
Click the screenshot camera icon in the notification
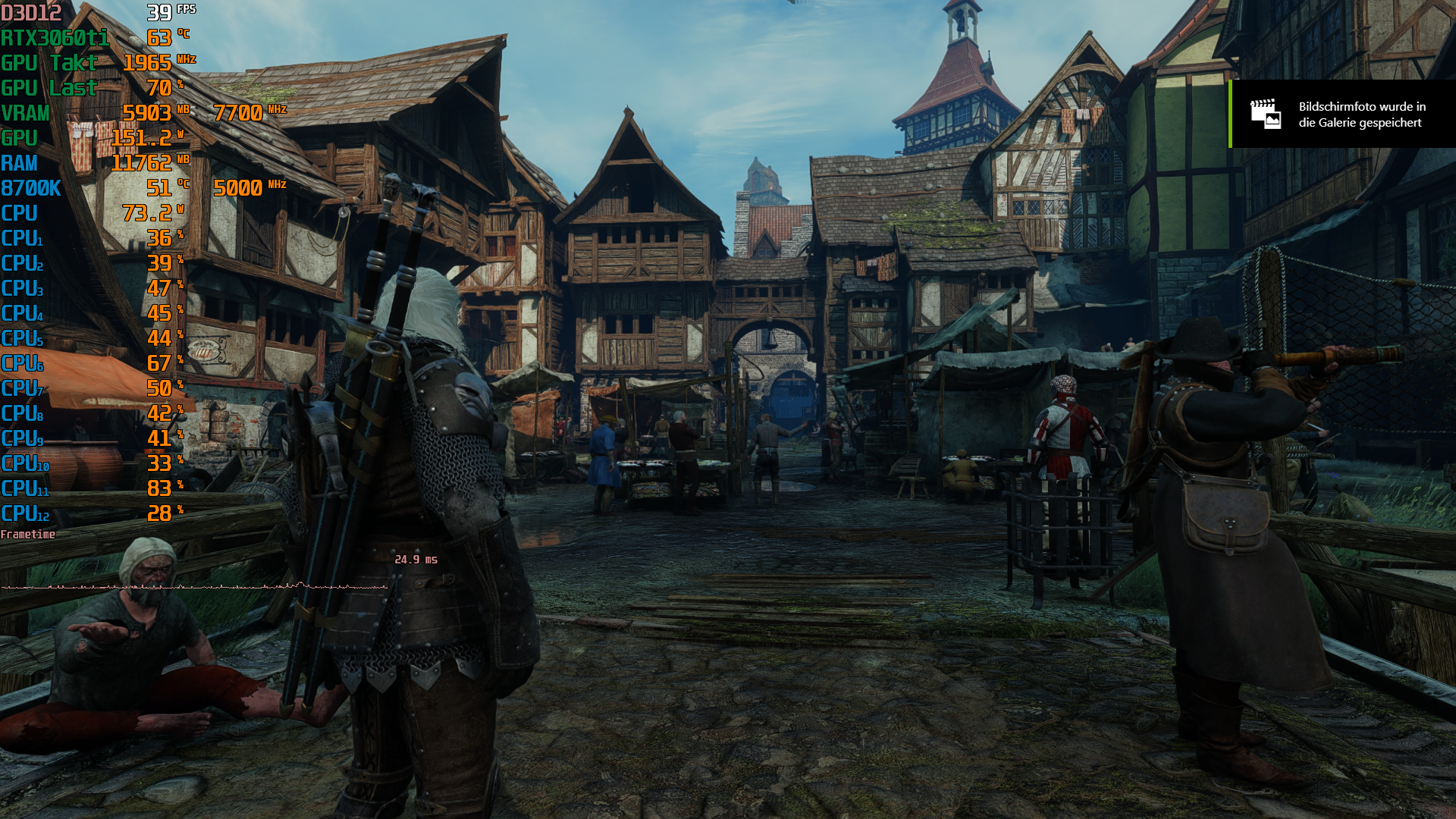1265,115
